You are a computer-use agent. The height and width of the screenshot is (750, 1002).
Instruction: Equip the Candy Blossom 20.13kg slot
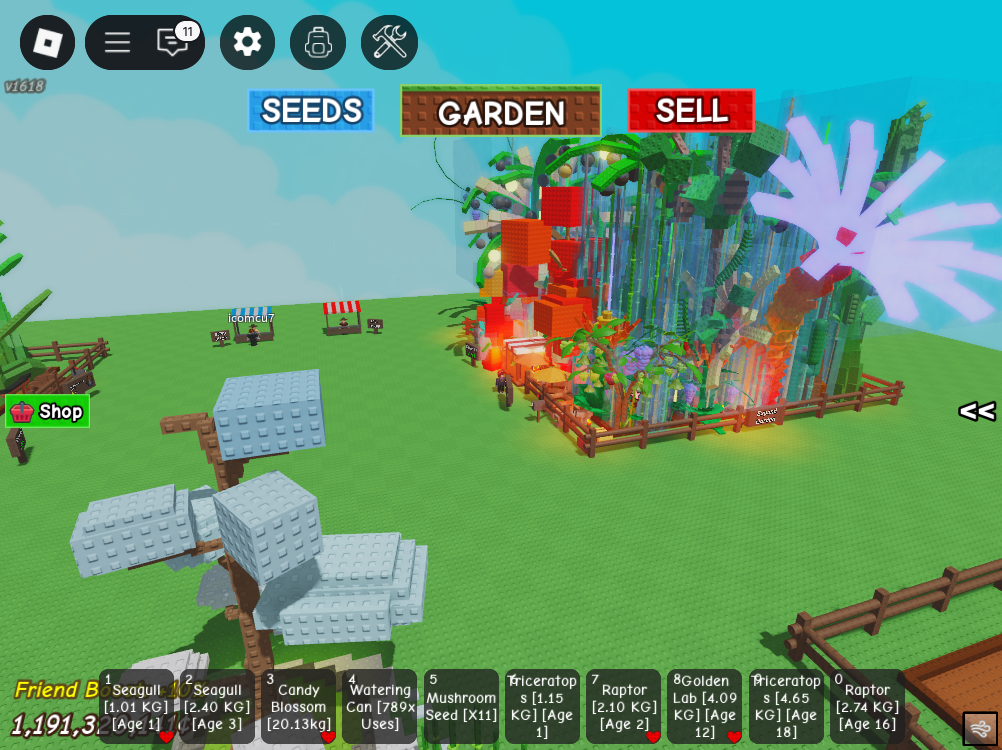pyautogui.click(x=298, y=706)
